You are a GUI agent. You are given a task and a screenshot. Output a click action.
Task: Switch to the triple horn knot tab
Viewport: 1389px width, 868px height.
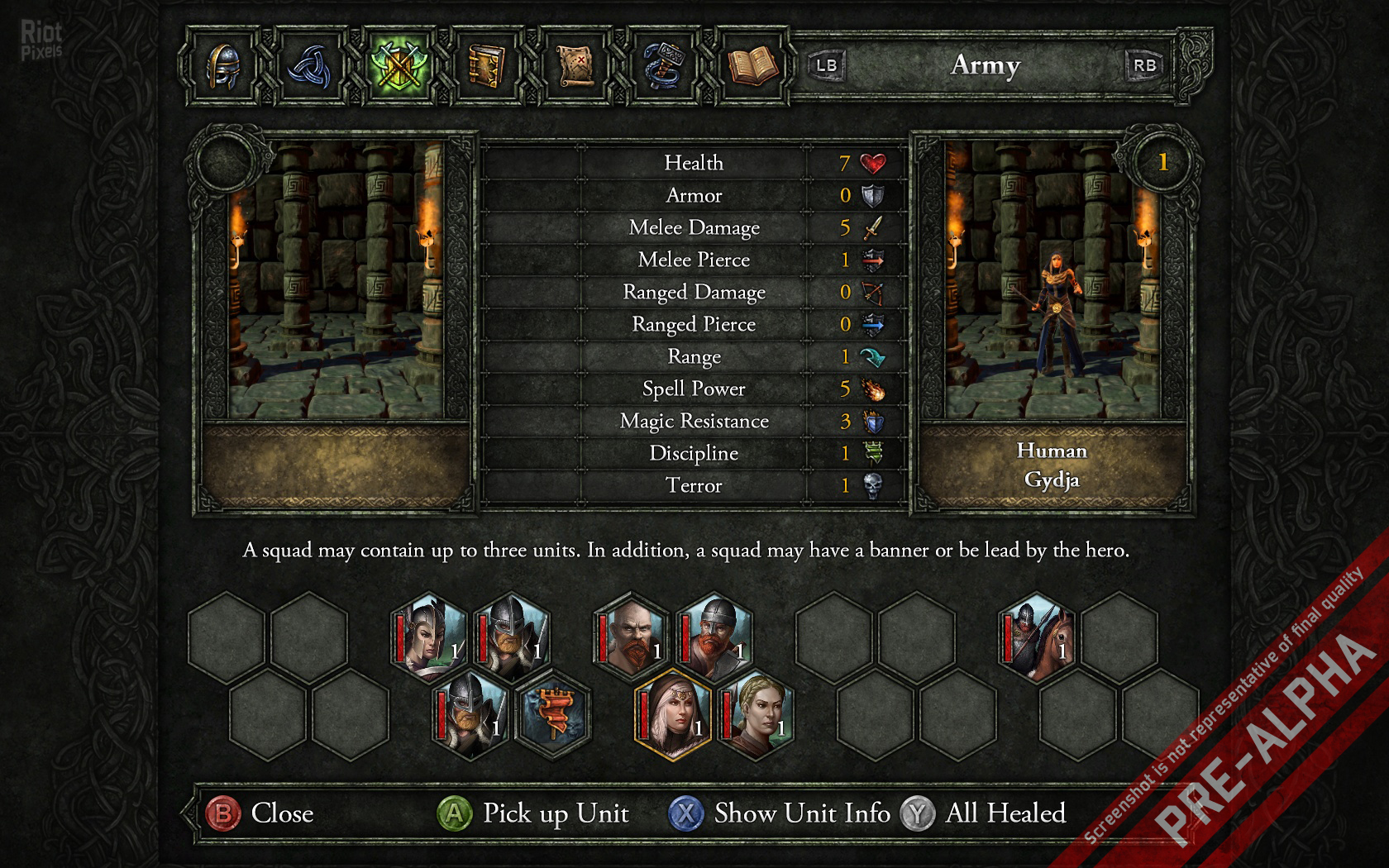pos(309,65)
